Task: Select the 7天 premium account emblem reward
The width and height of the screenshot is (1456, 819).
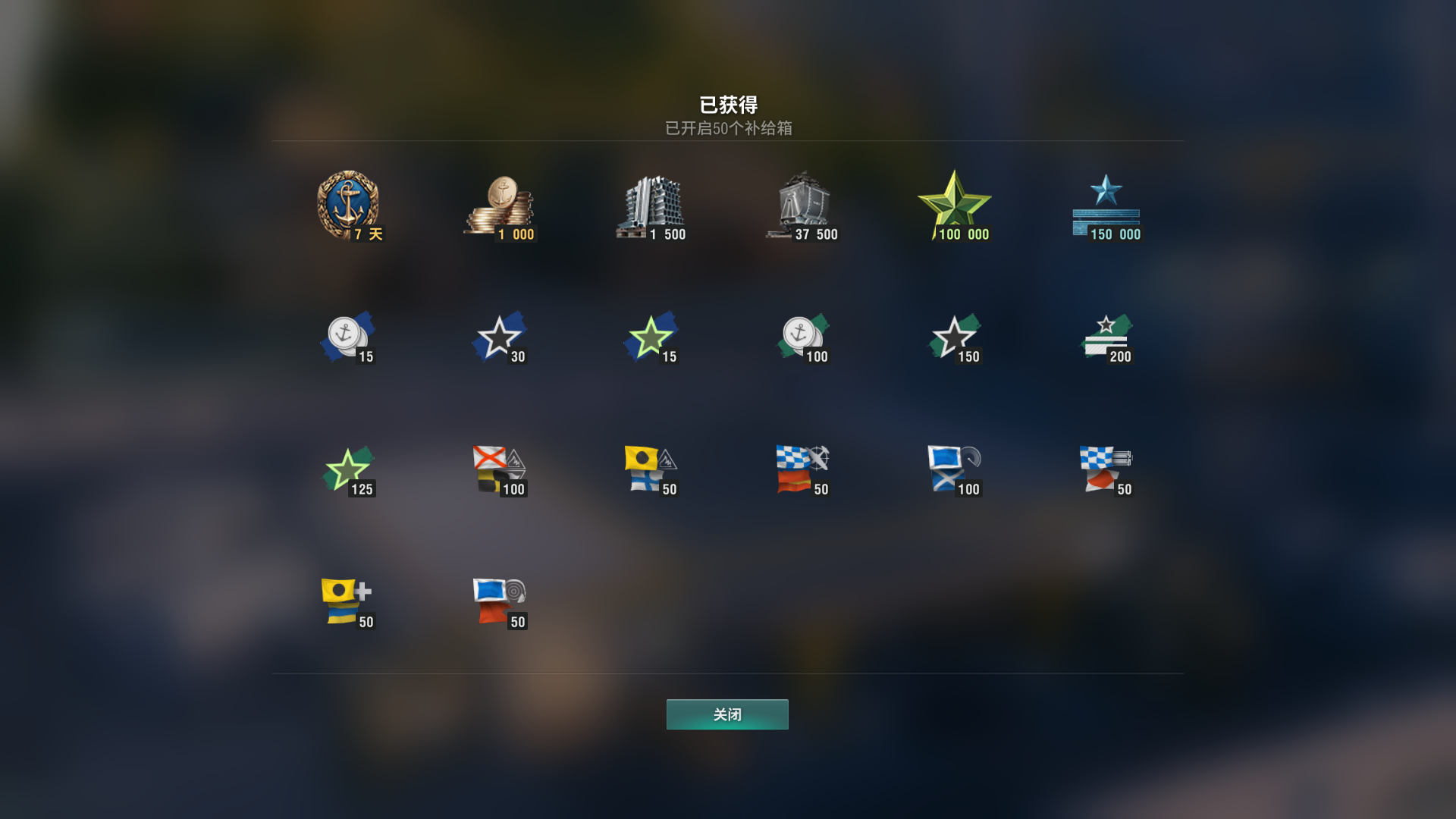Action: 349,205
